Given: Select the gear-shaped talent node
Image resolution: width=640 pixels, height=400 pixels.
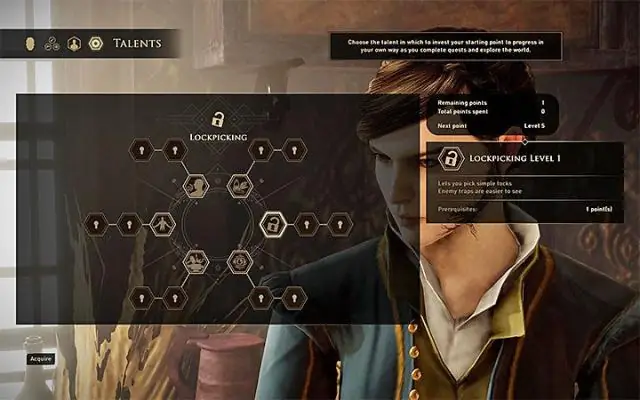Looking at the screenshot, I should 240,262.
